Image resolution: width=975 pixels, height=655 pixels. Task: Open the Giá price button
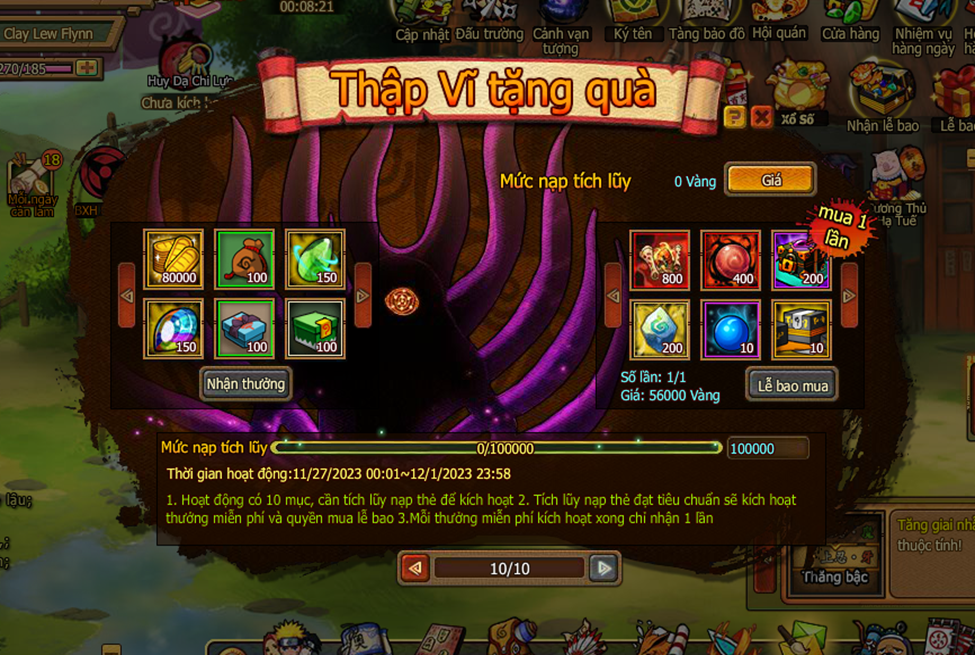[771, 180]
